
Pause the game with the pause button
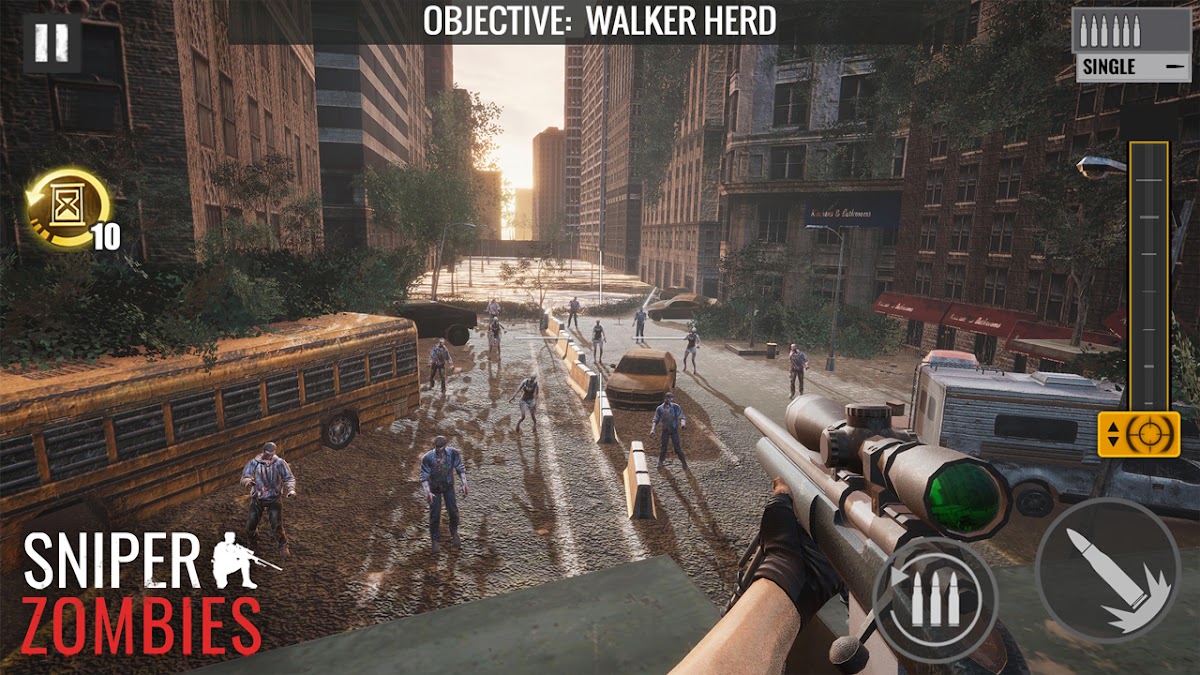click(x=51, y=42)
